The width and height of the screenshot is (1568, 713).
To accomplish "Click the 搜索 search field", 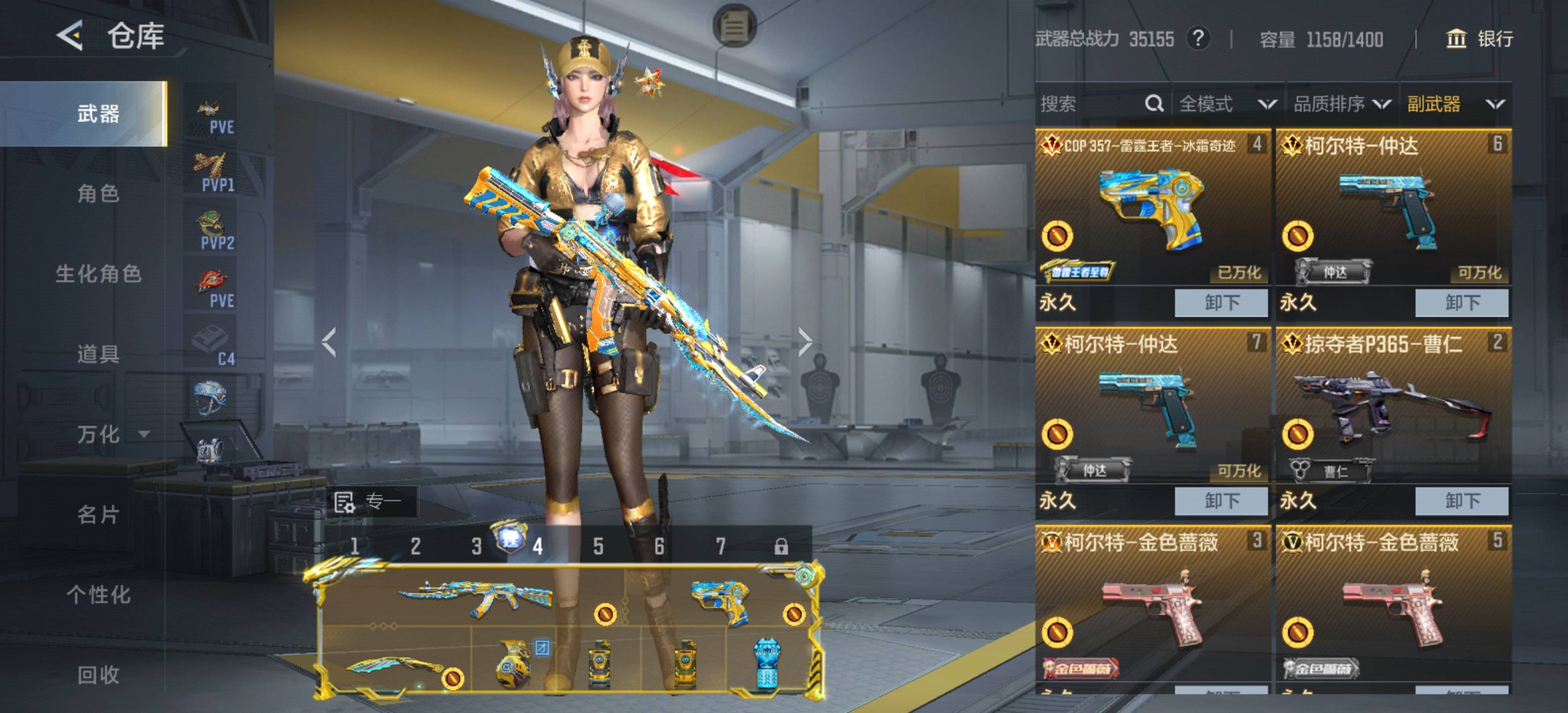I will click(1089, 104).
